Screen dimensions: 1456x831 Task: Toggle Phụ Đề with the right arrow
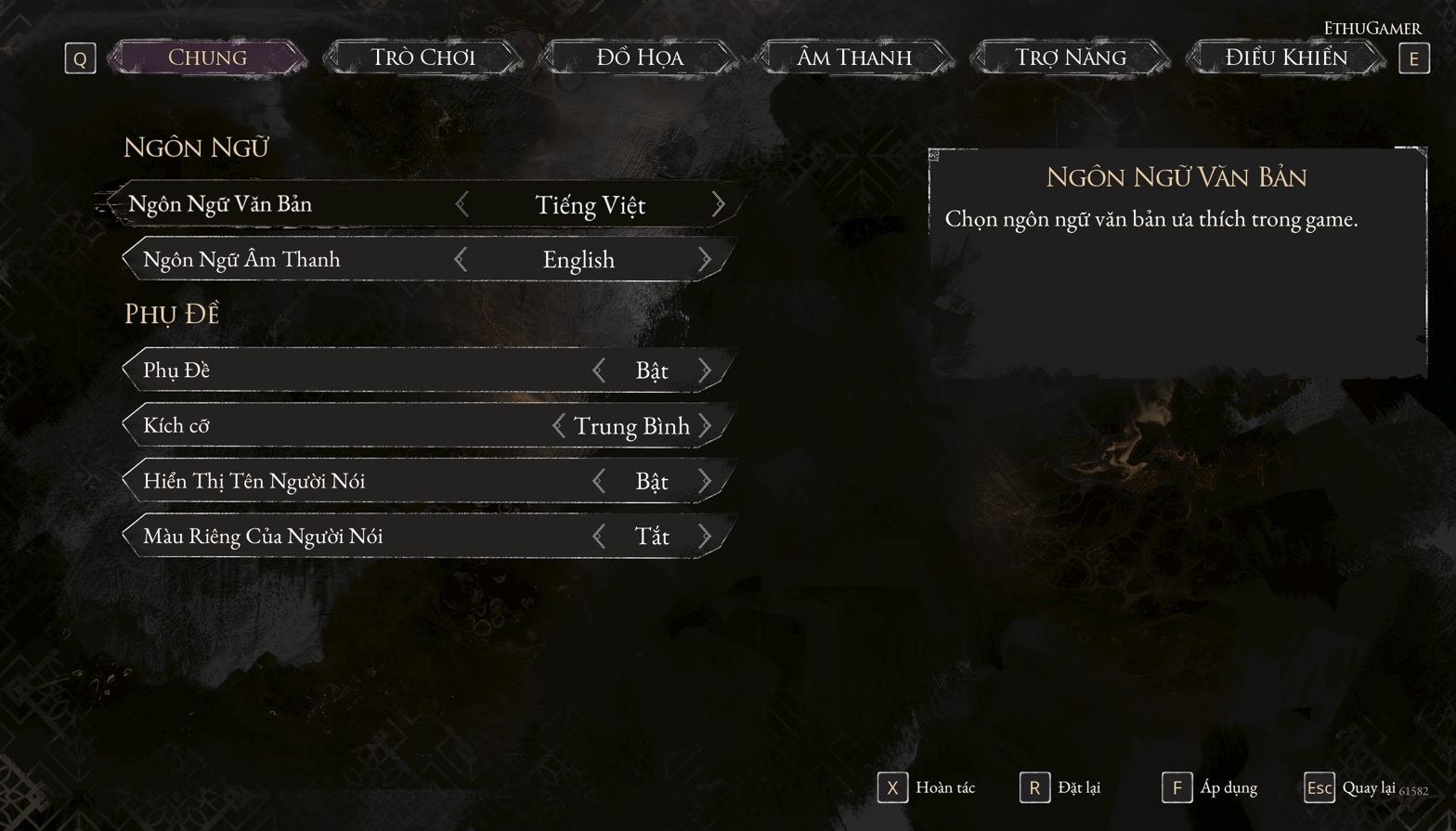(x=705, y=370)
